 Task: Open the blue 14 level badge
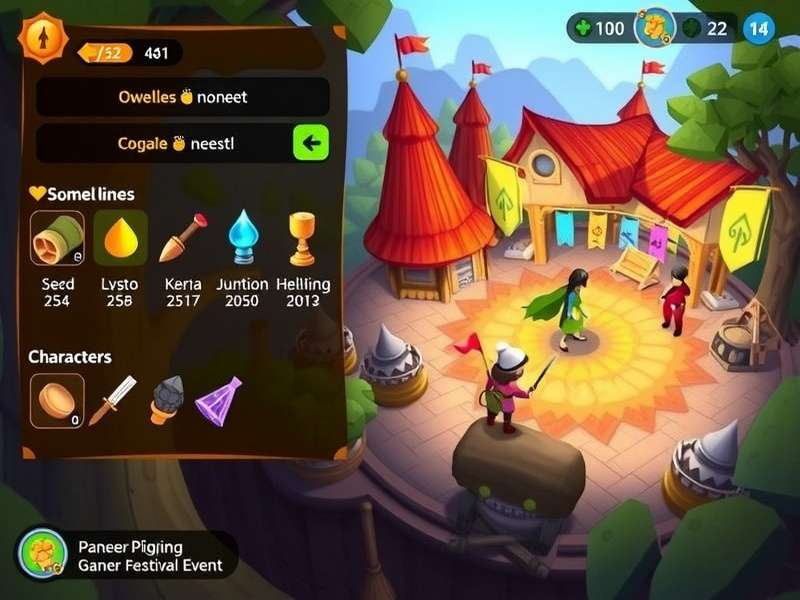point(760,28)
